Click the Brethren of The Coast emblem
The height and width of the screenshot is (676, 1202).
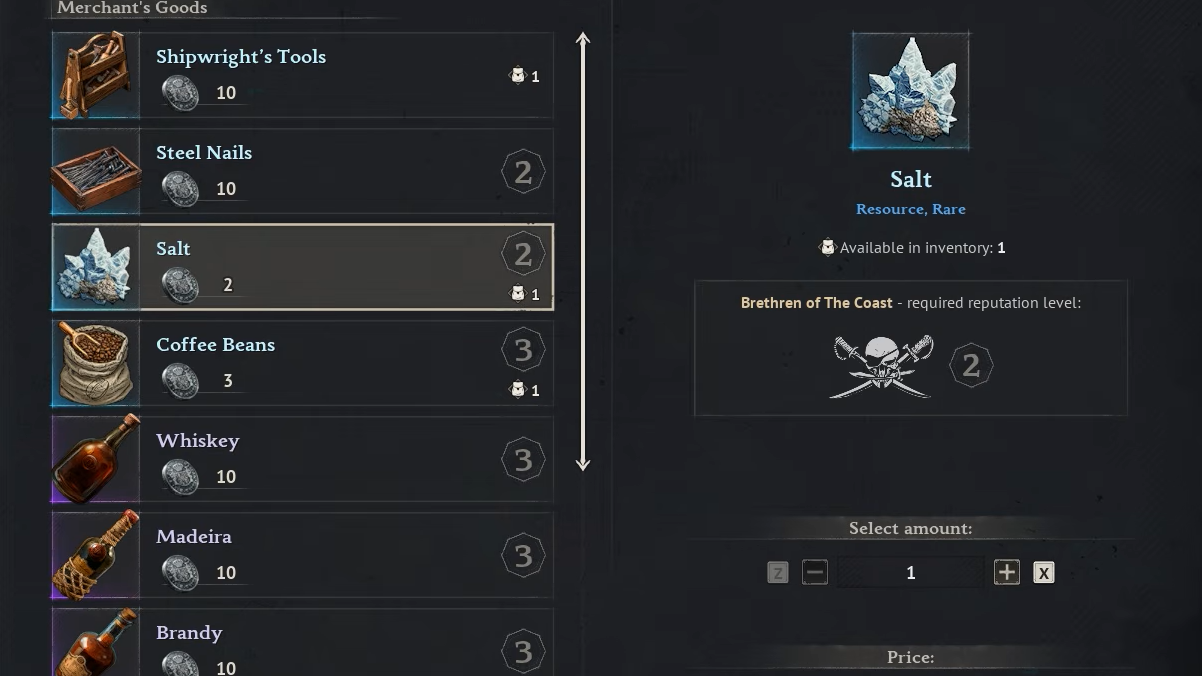point(882,366)
